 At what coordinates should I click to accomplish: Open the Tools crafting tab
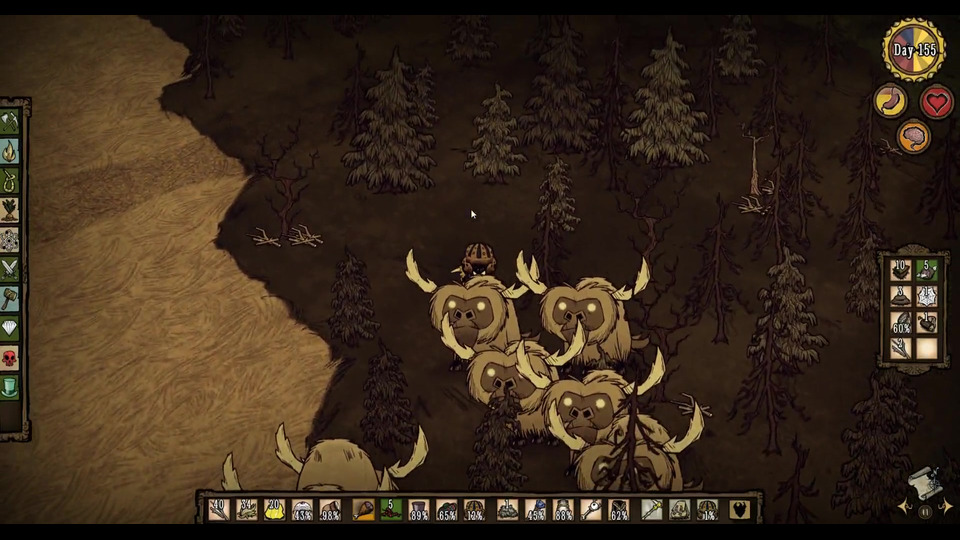click(x=10, y=122)
